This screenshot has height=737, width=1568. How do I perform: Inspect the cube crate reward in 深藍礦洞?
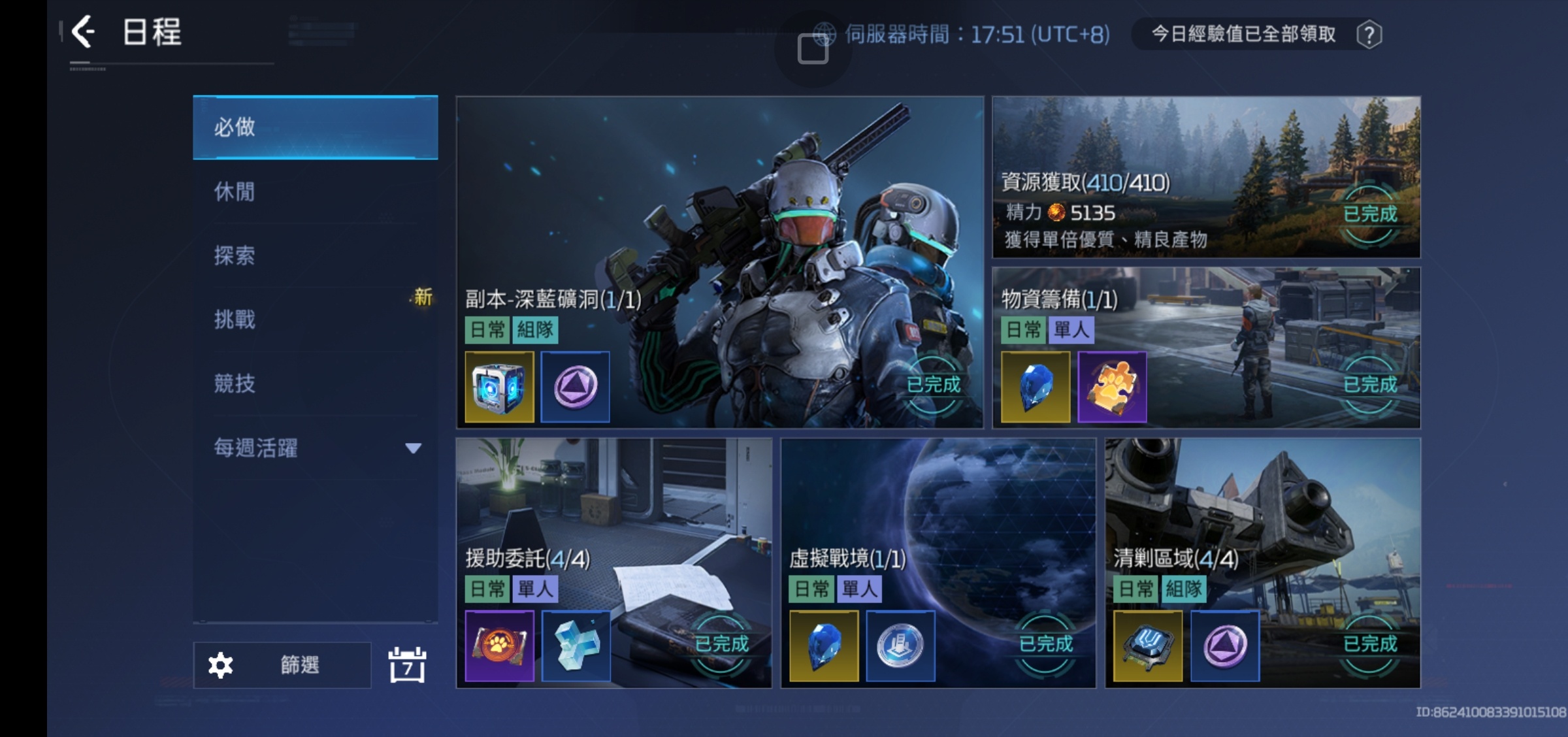[x=499, y=387]
